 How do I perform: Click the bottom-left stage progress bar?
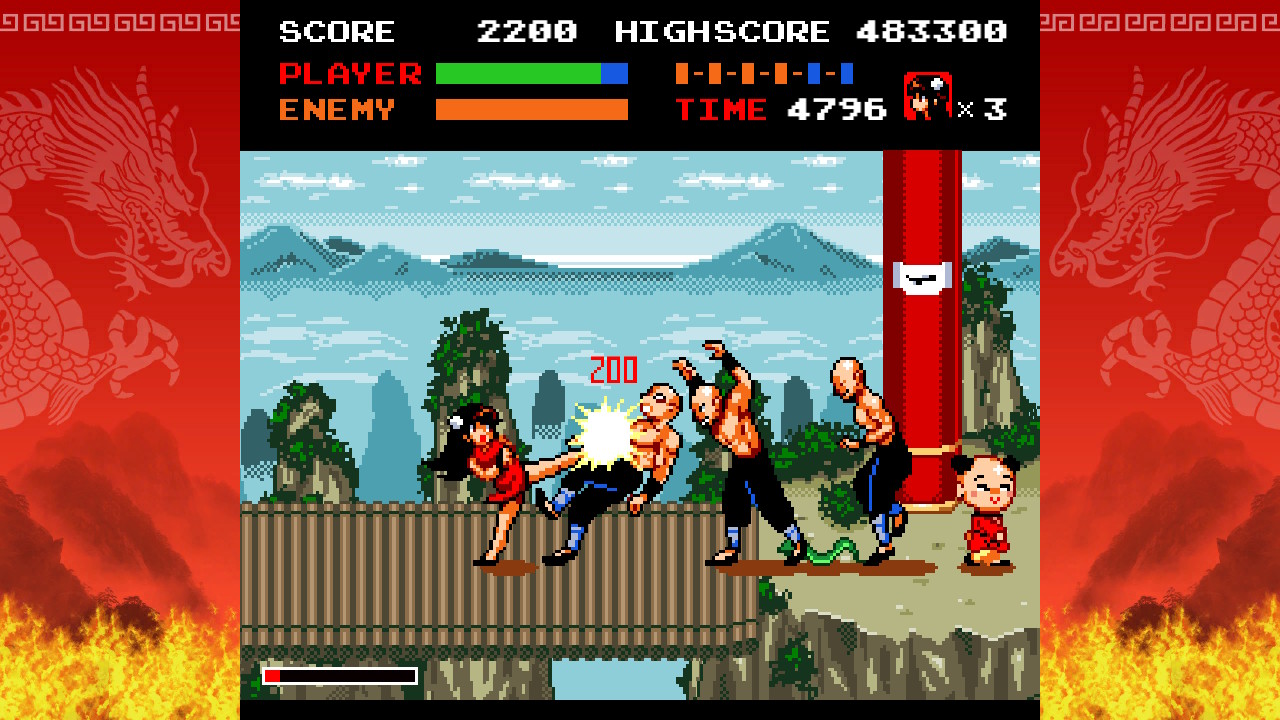coord(340,674)
